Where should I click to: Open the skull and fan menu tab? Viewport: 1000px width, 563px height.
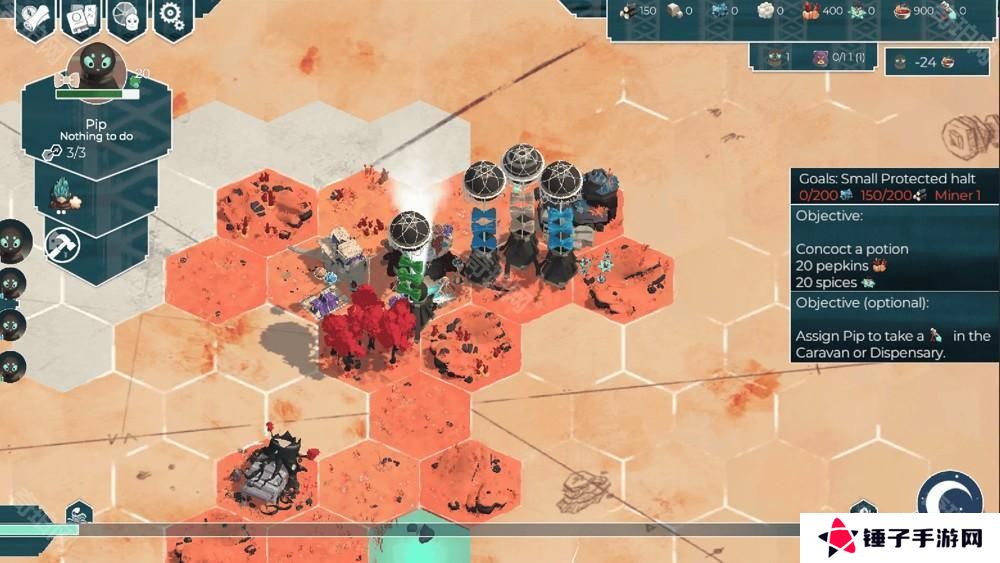coord(127,15)
